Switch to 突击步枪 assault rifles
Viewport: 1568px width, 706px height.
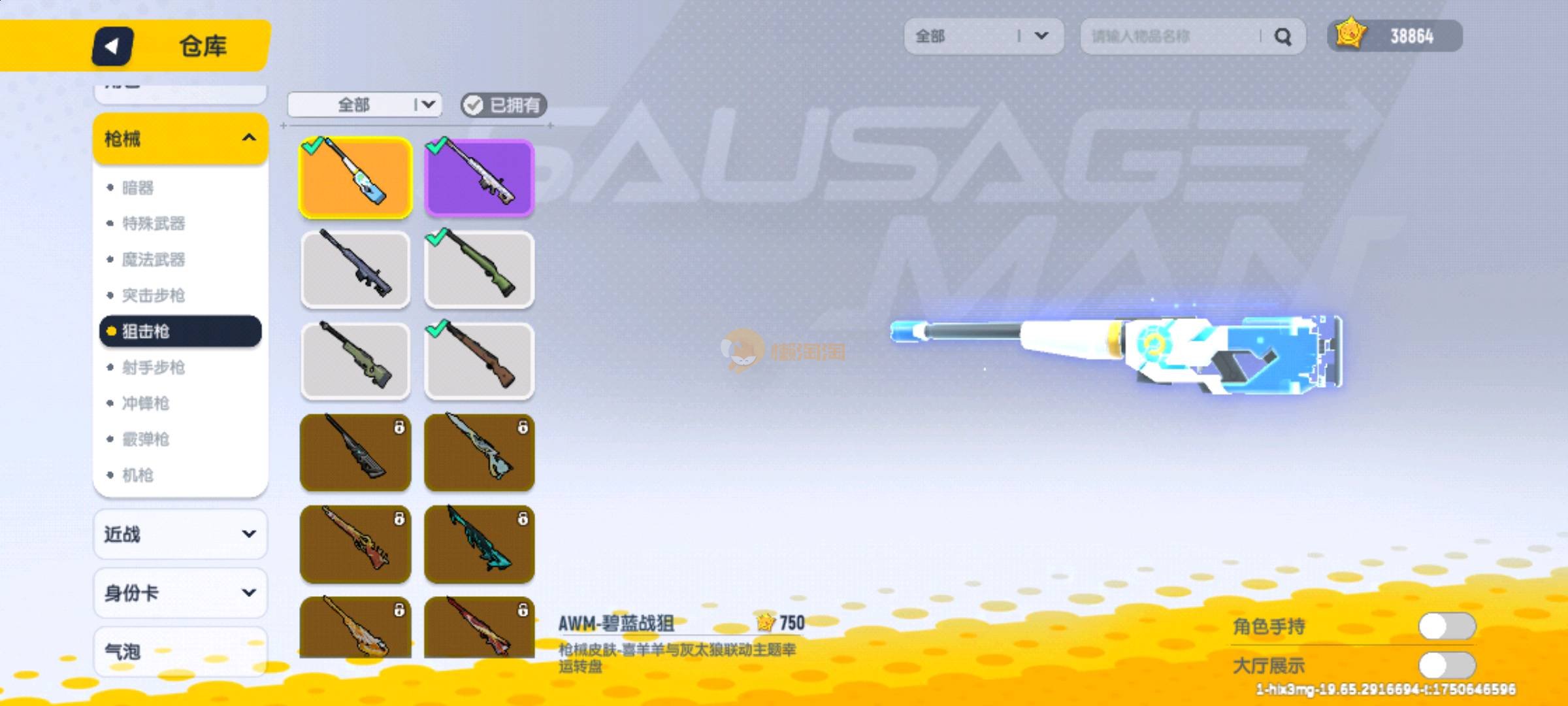pos(154,295)
